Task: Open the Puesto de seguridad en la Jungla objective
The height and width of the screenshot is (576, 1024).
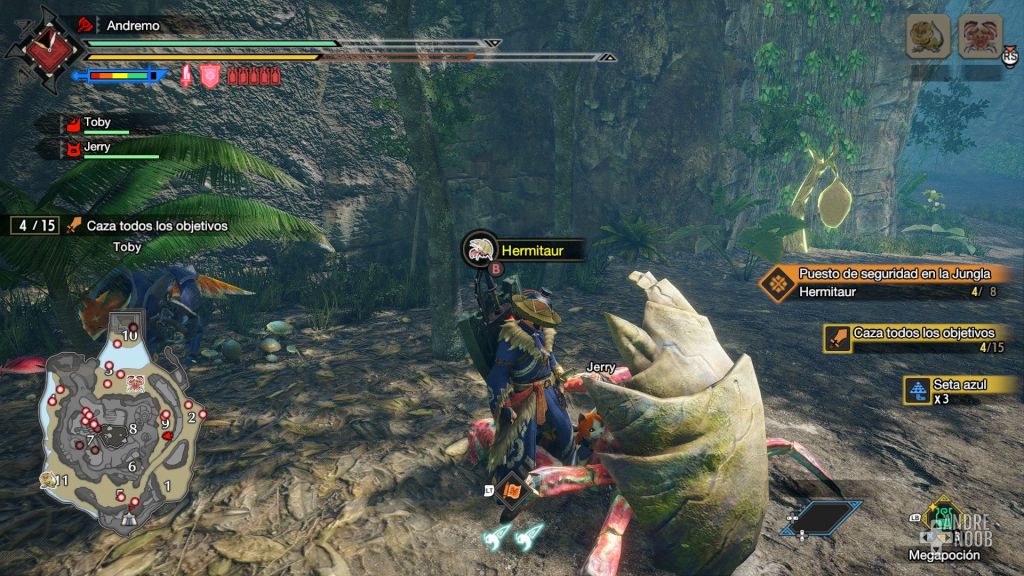Action: click(895, 274)
